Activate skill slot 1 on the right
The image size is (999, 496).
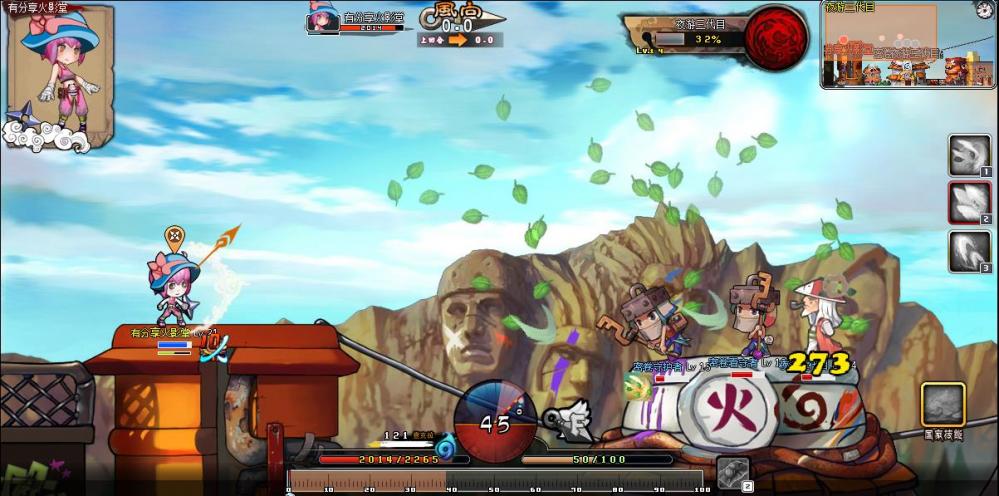point(969,155)
